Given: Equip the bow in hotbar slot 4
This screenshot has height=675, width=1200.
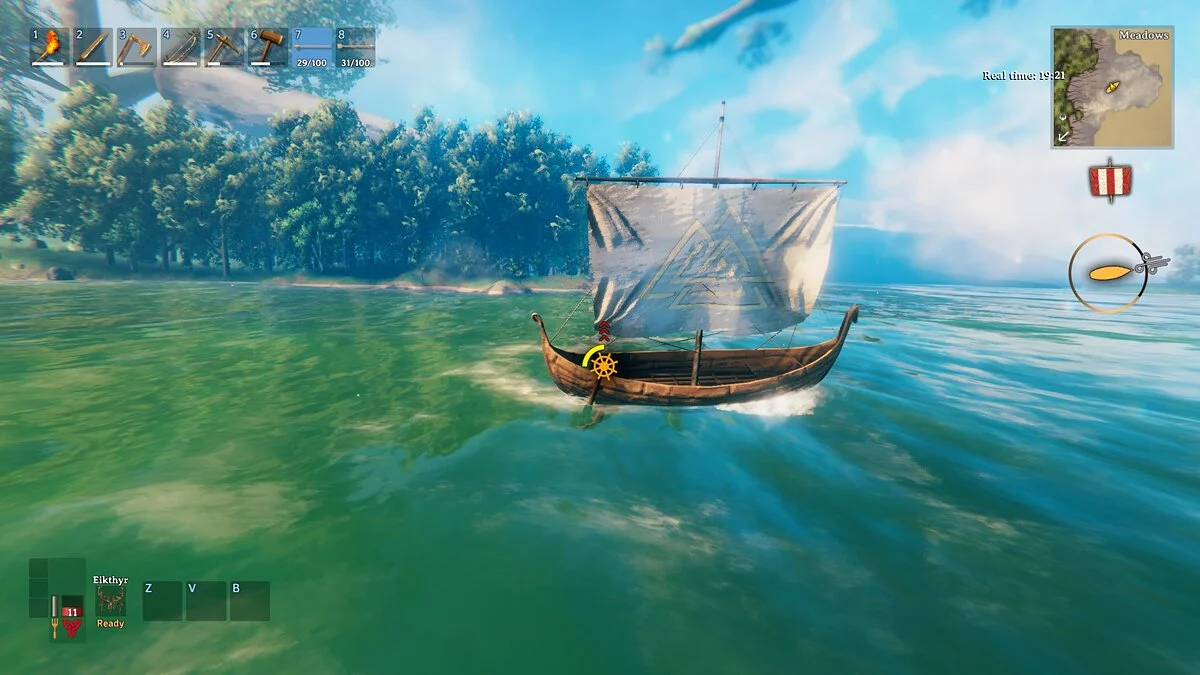Looking at the screenshot, I should (180, 47).
